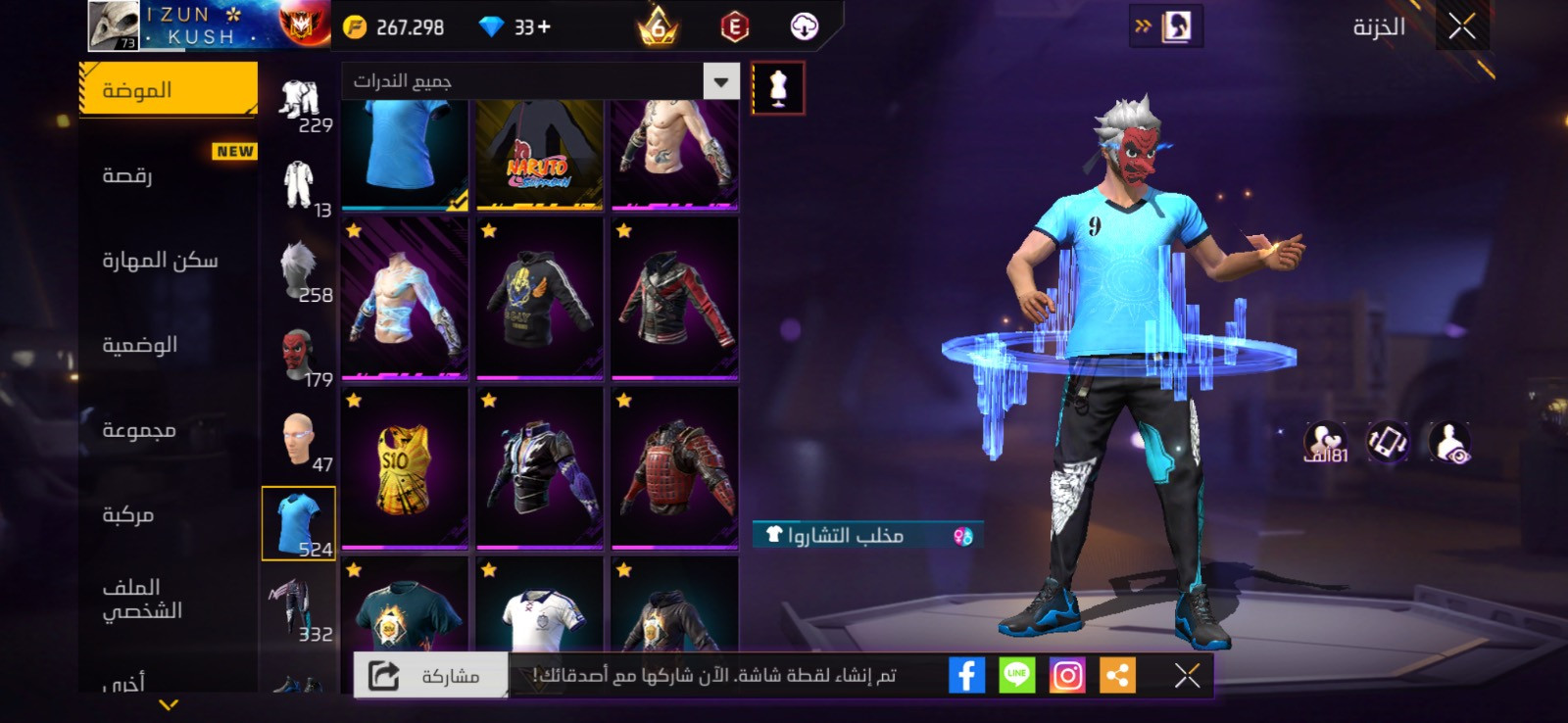Click the mannequin preview icon
The image size is (1568, 723).
coord(778,88)
